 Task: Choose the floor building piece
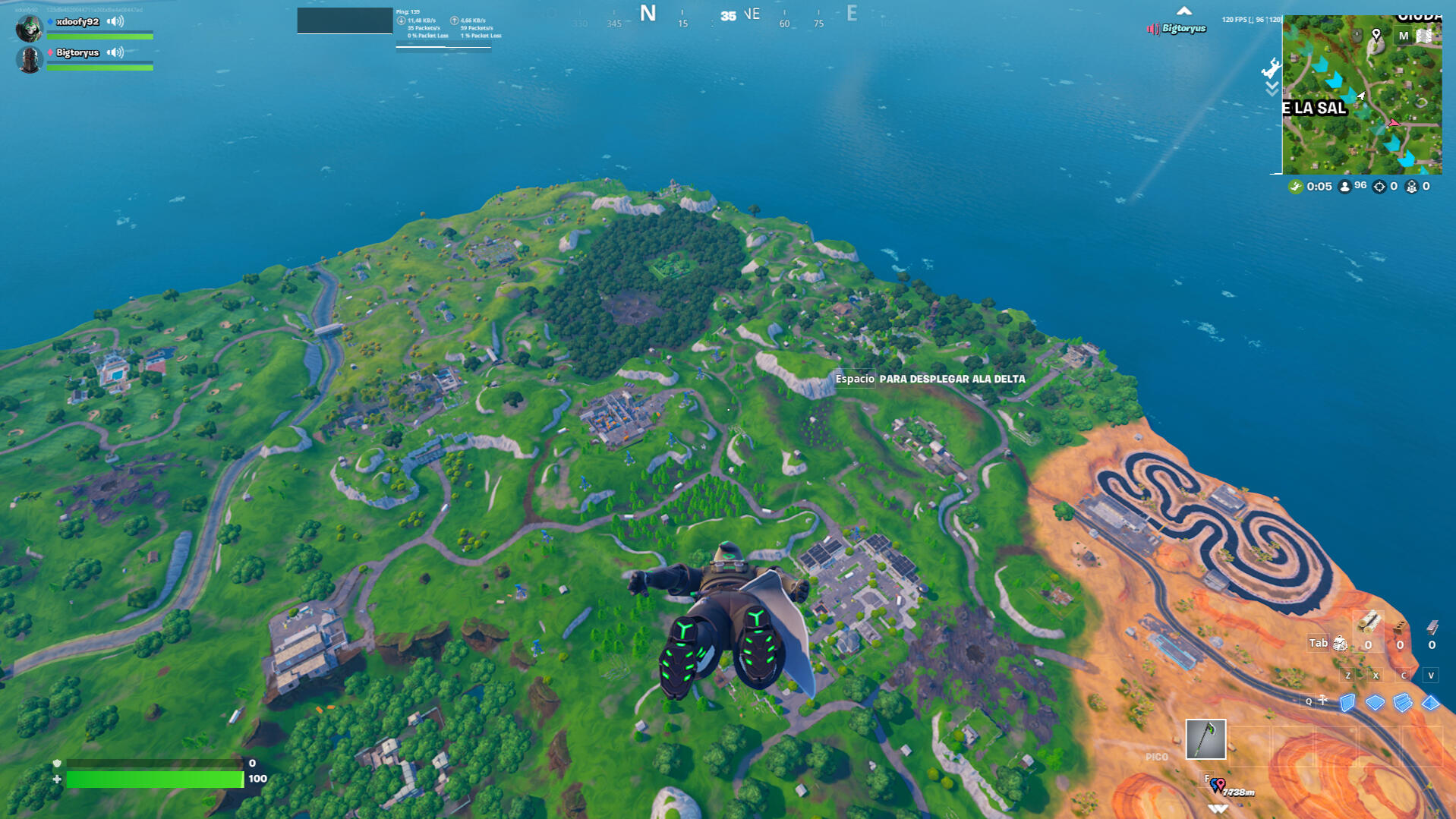point(1375,703)
